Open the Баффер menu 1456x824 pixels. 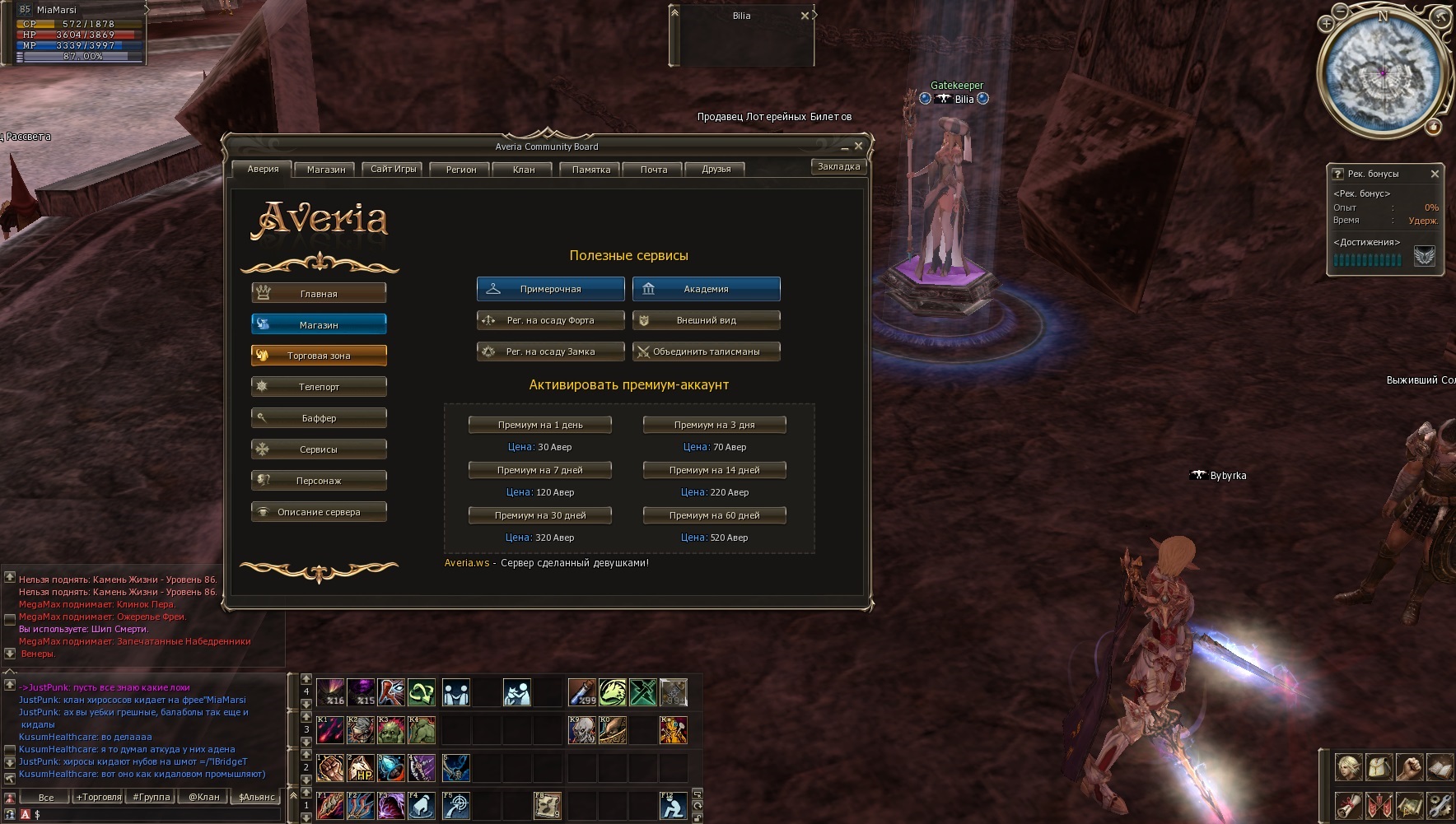click(319, 418)
